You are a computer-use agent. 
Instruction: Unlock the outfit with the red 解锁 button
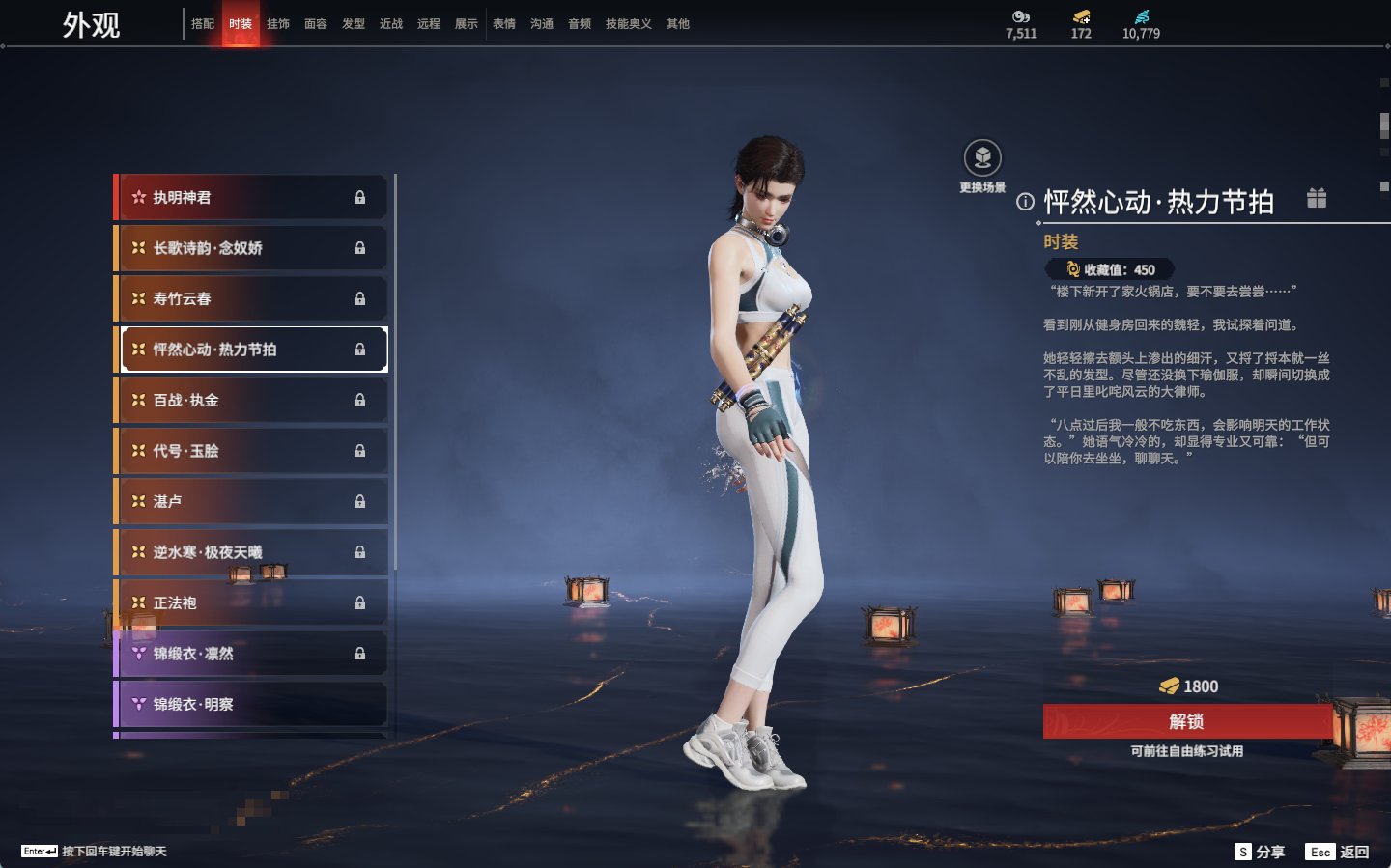pos(1187,721)
